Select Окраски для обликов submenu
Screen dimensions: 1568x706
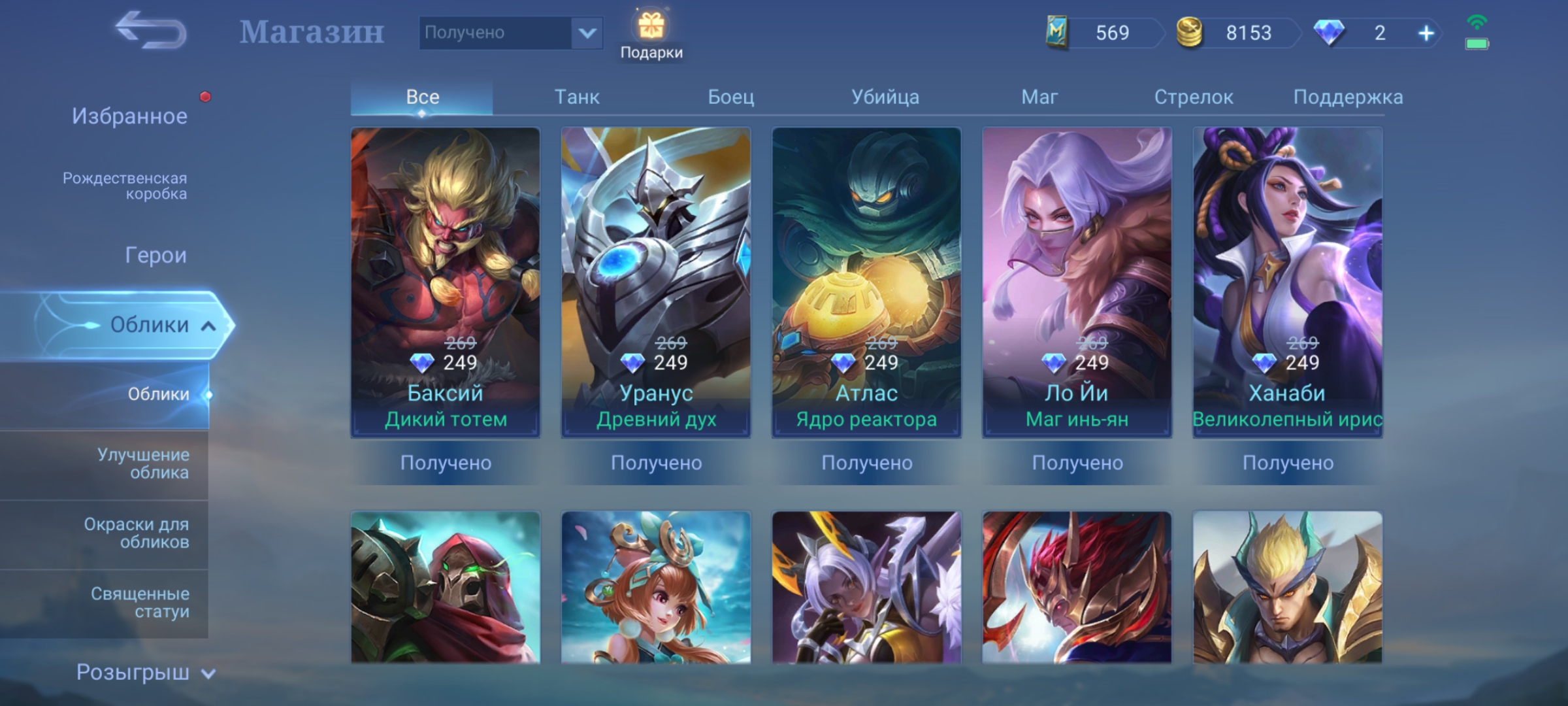(x=137, y=533)
